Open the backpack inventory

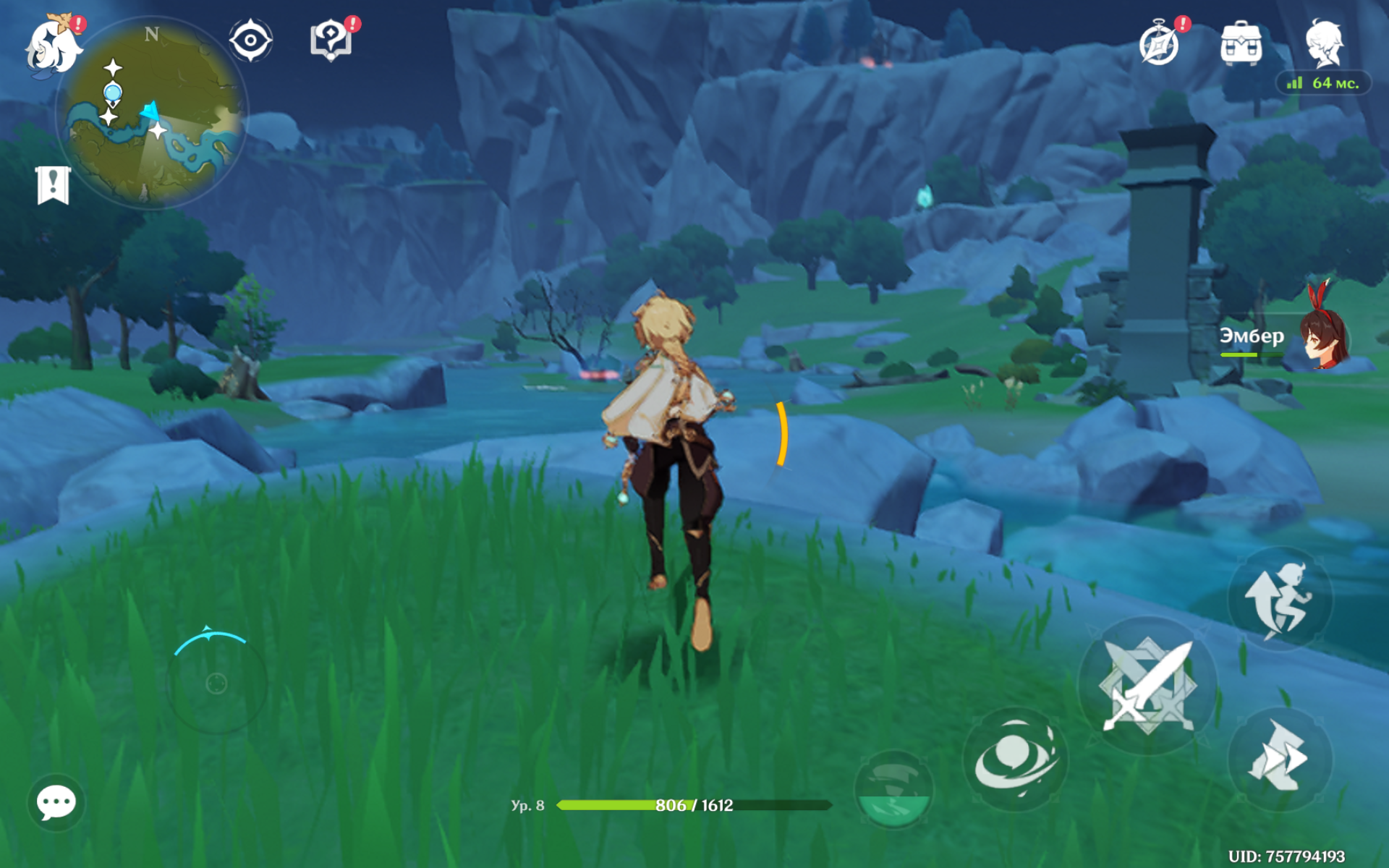1241,43
